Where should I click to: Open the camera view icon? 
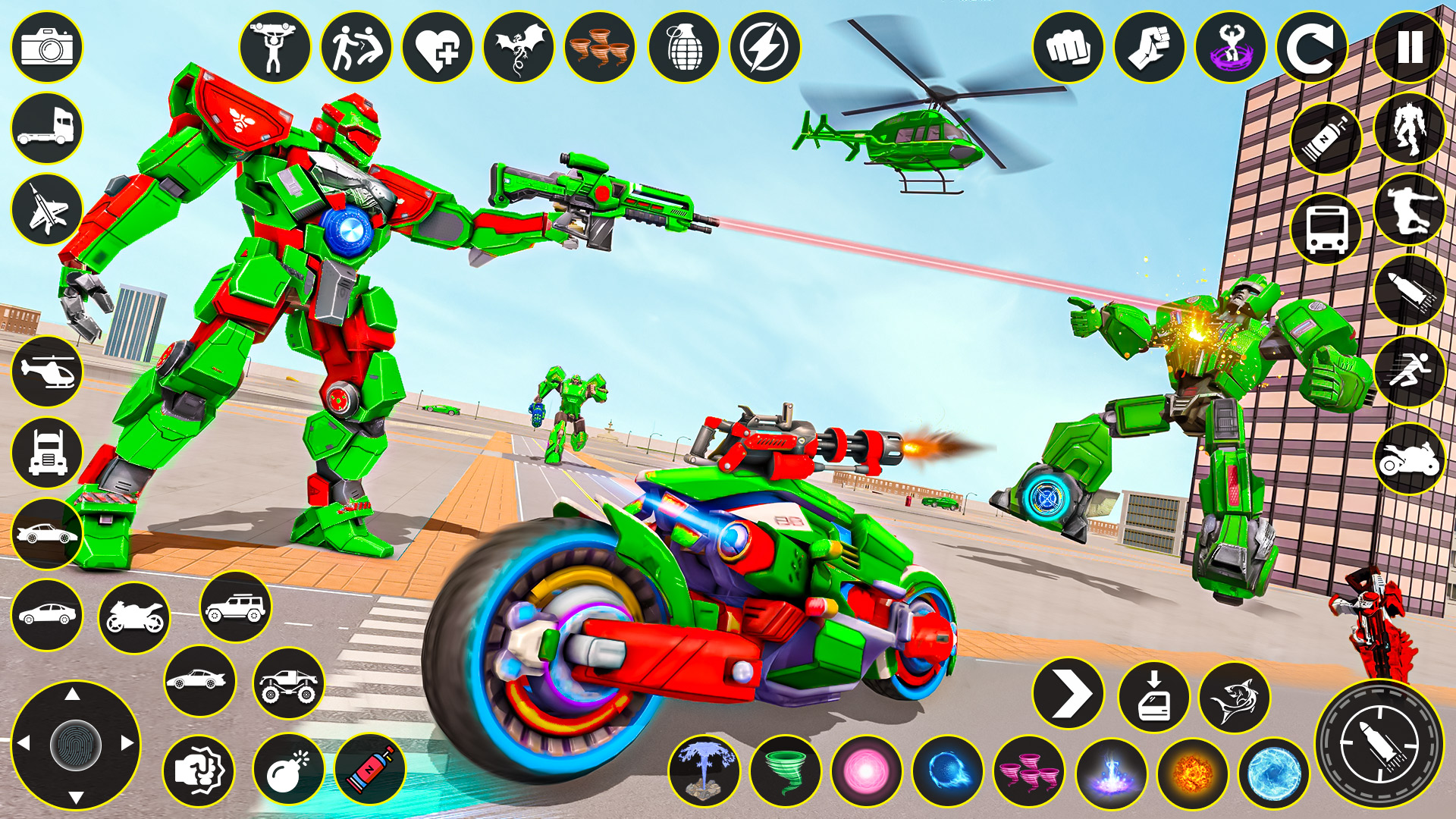47,48
